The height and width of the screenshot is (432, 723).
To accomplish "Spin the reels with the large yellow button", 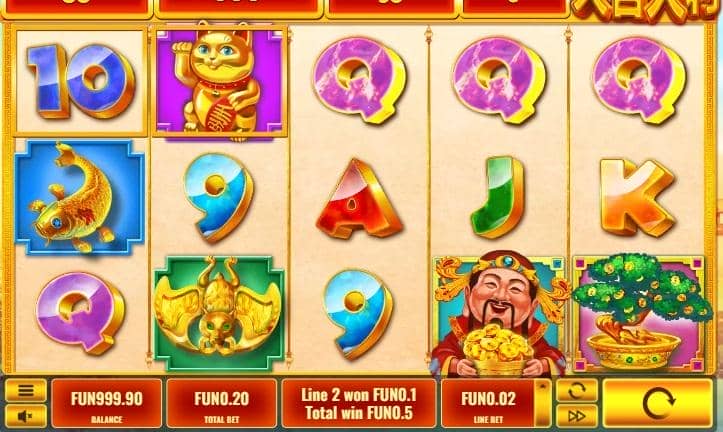I will coord(657,404).
